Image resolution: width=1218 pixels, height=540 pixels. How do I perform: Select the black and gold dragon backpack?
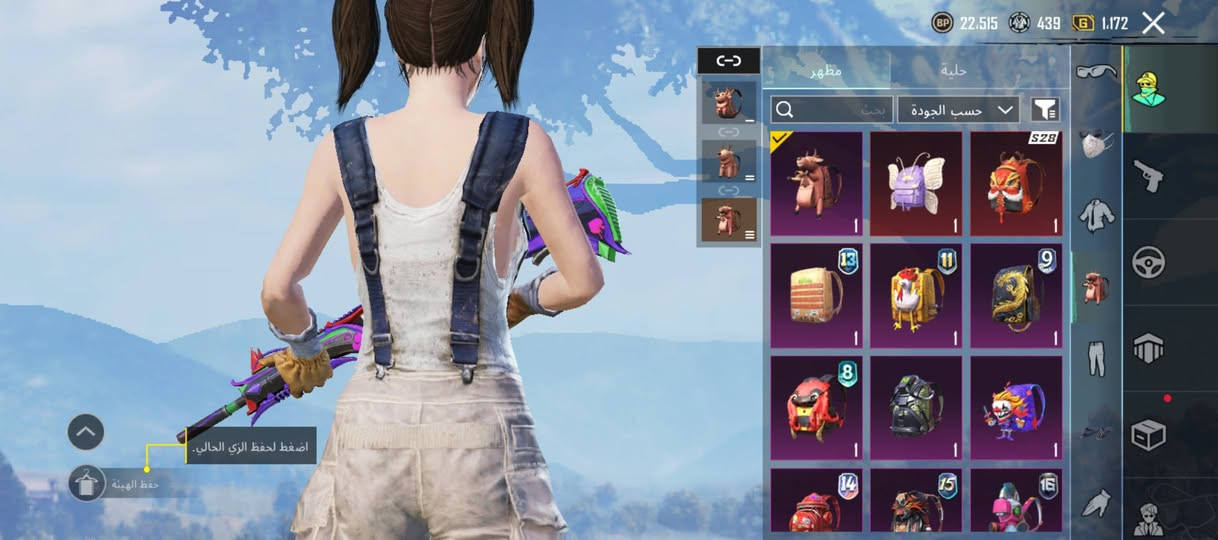1016,296
